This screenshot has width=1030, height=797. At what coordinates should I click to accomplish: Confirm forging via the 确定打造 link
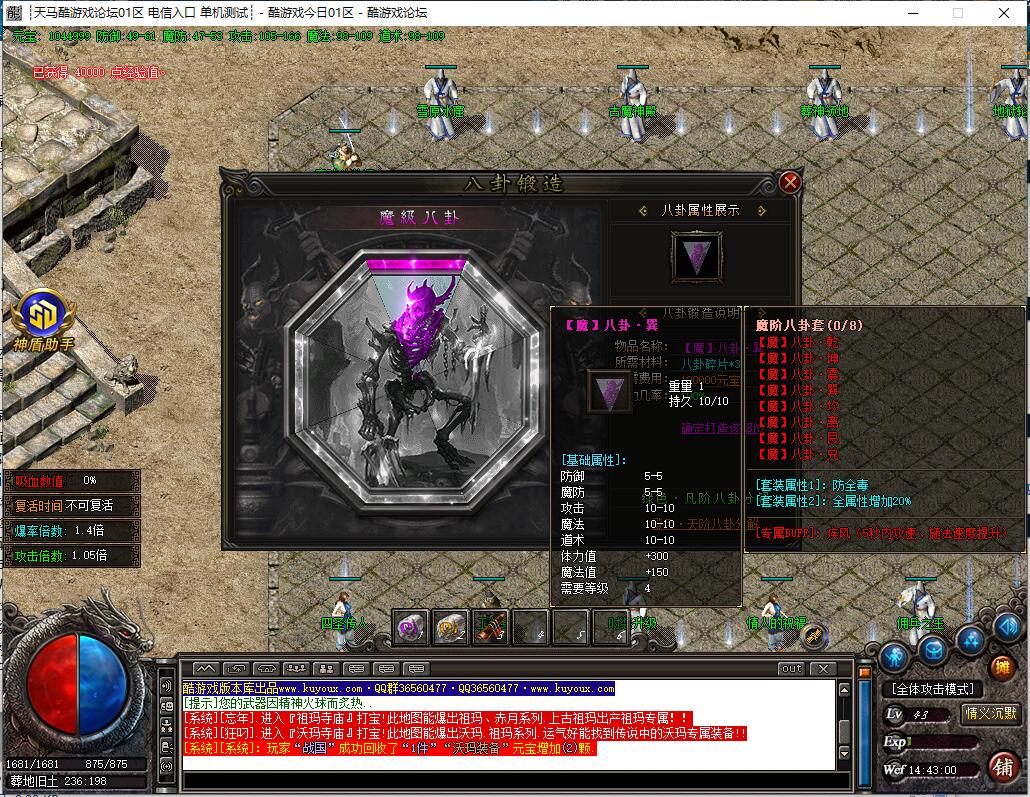coord(718,428)
